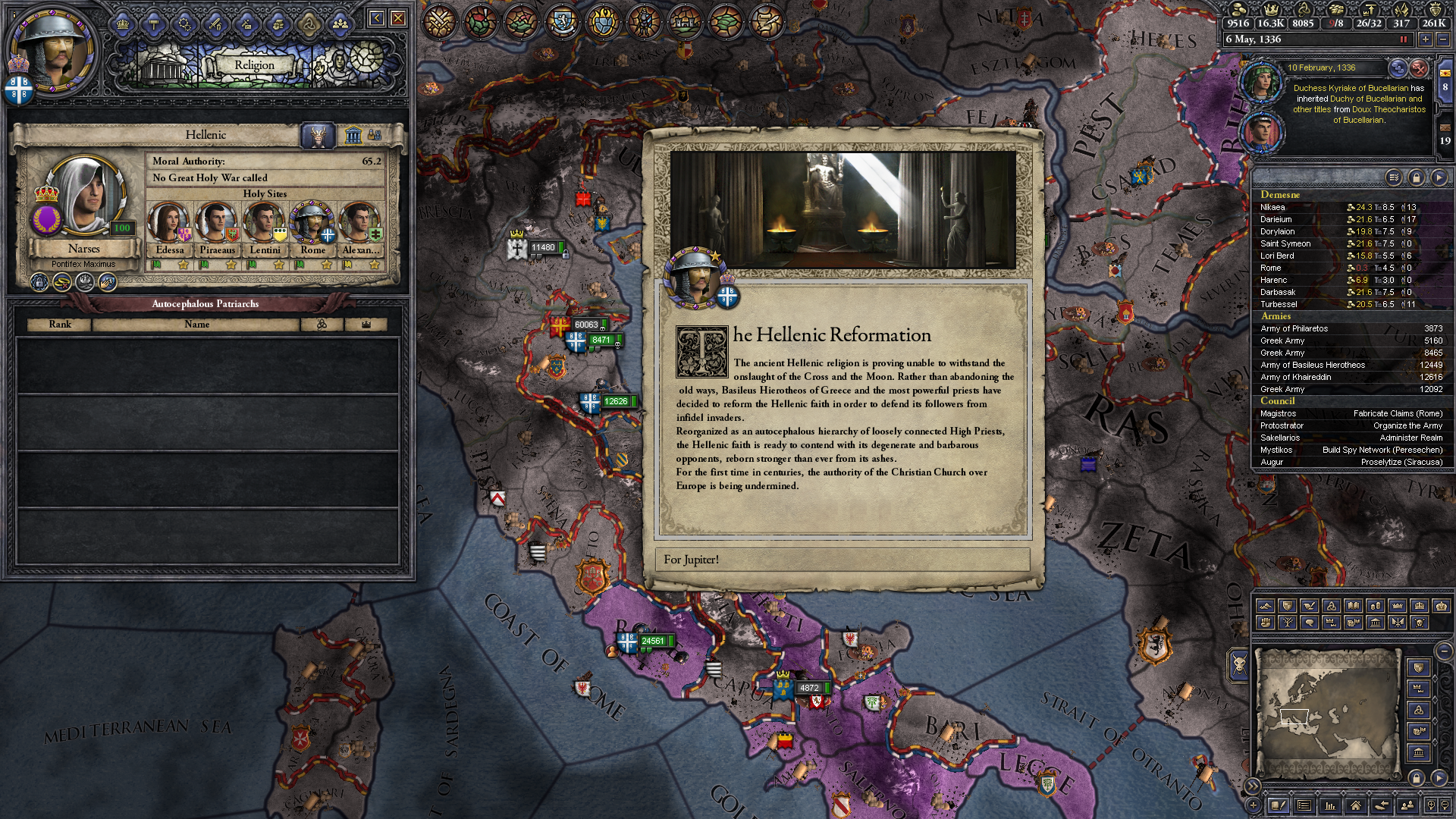Switch to the terrain map mode
This screenshot has width=1456, height=819.
pyautogui.click(x=1265, y=606)
